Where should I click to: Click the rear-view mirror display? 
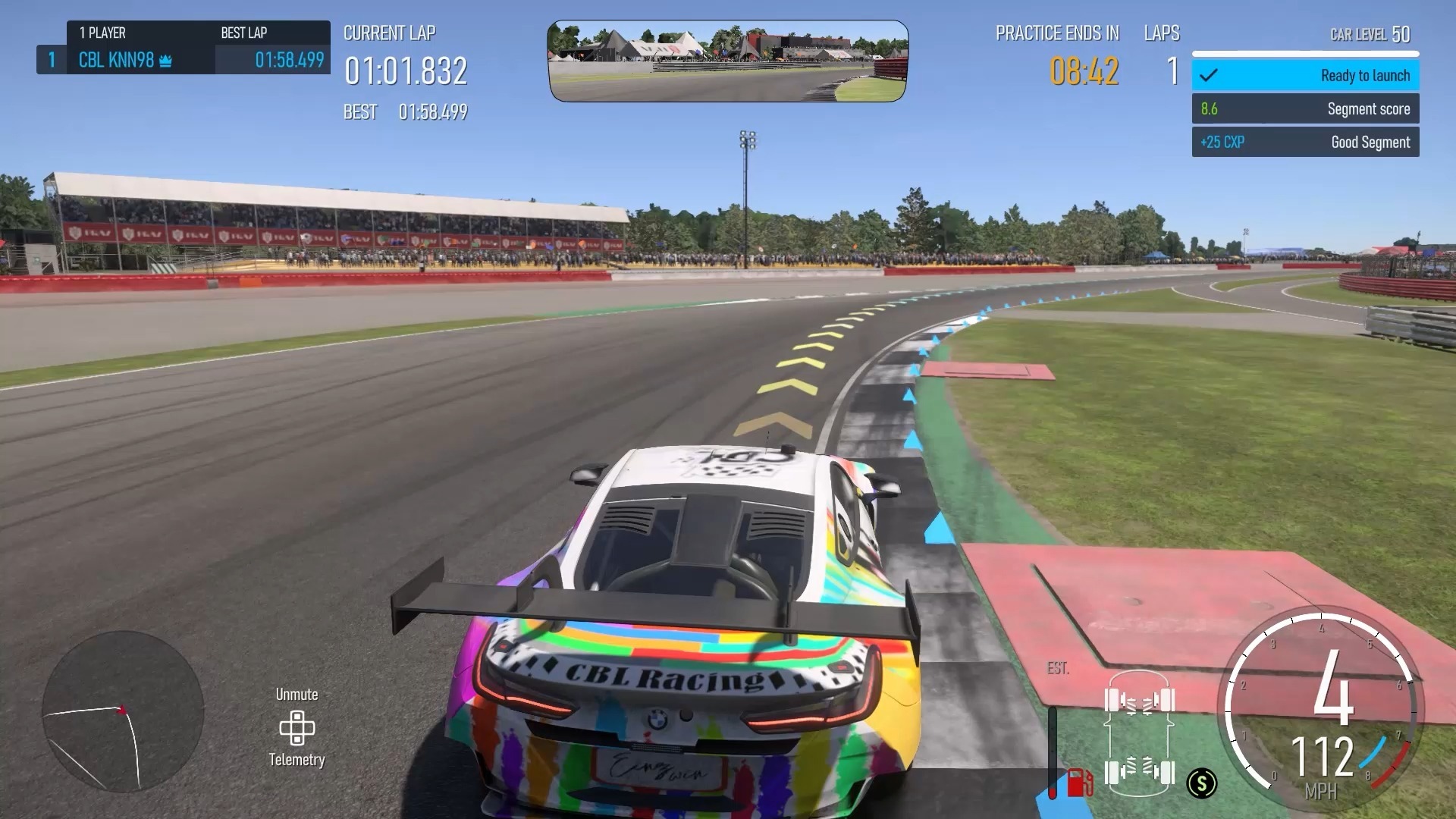tap(727, 61)
